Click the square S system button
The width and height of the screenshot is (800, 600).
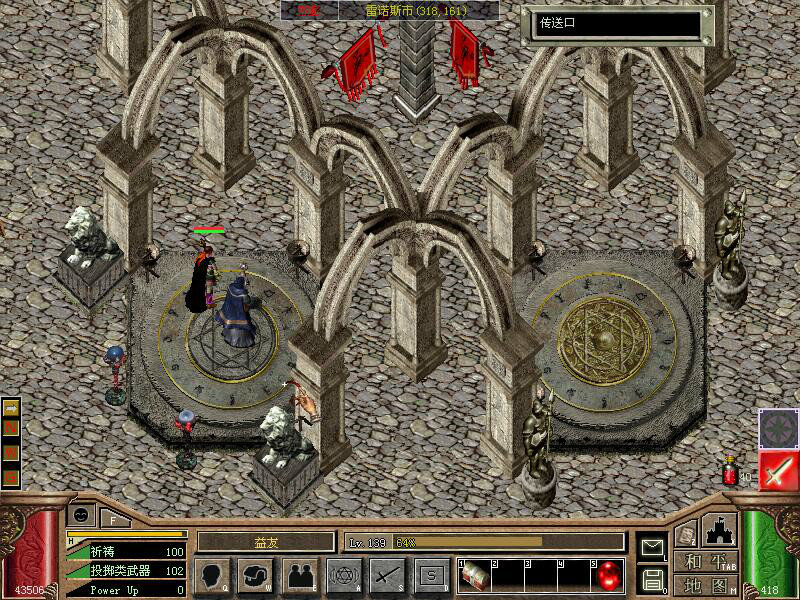431,575
